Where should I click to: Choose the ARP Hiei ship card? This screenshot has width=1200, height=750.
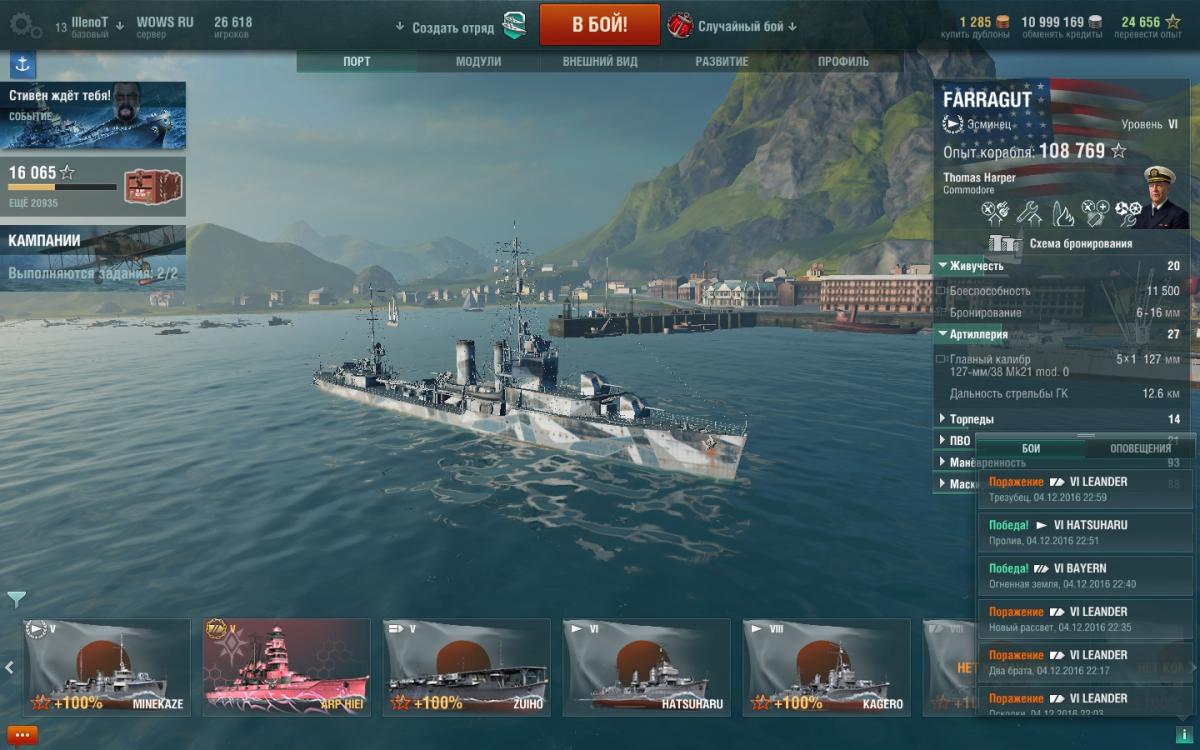click(287, 667)
